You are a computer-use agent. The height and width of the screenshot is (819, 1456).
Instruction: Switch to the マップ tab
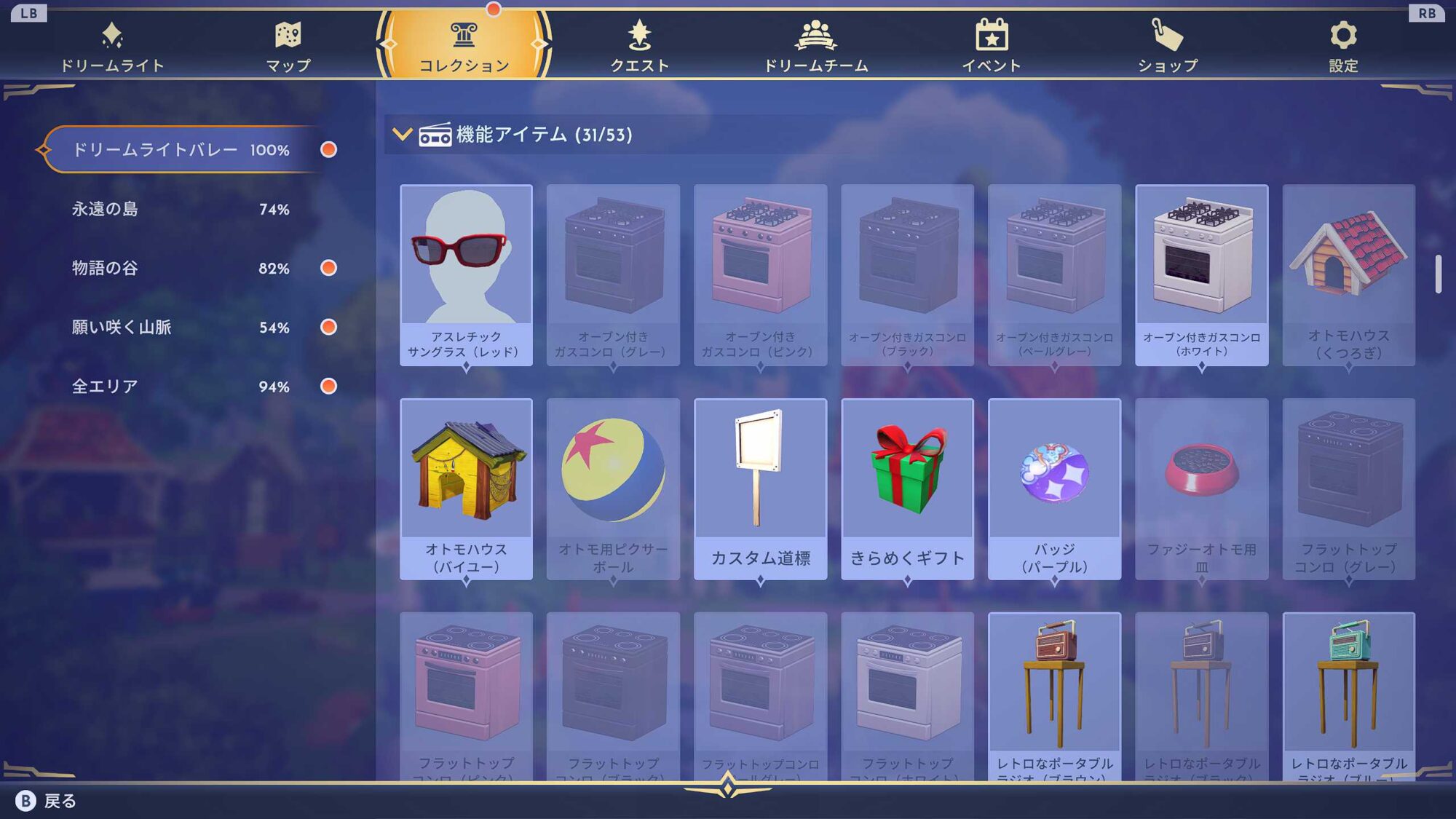pyautogui.click(x=288, y=46)
